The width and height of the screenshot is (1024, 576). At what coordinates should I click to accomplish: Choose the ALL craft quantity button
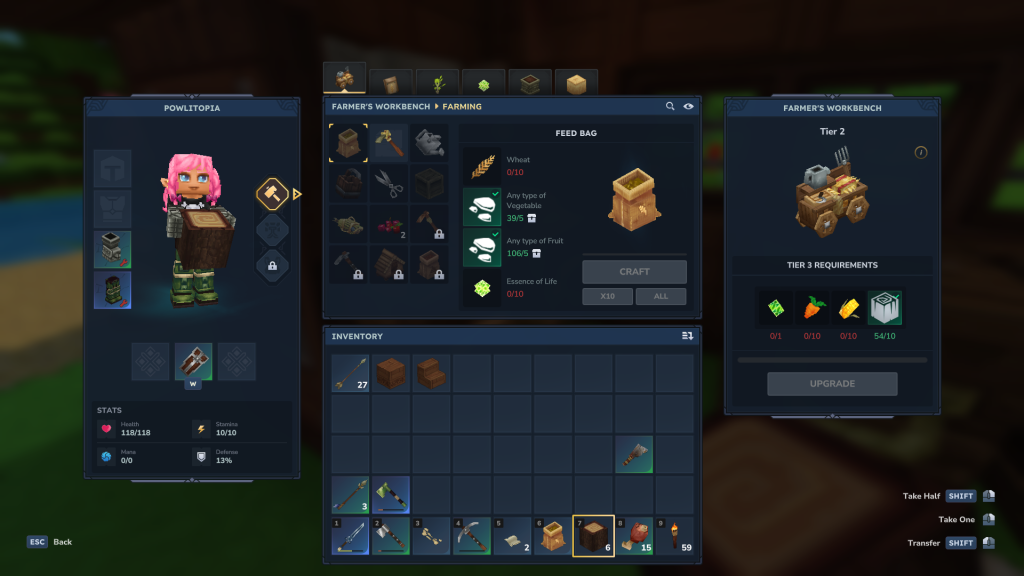pyautogui.click(x=660, y=296)
